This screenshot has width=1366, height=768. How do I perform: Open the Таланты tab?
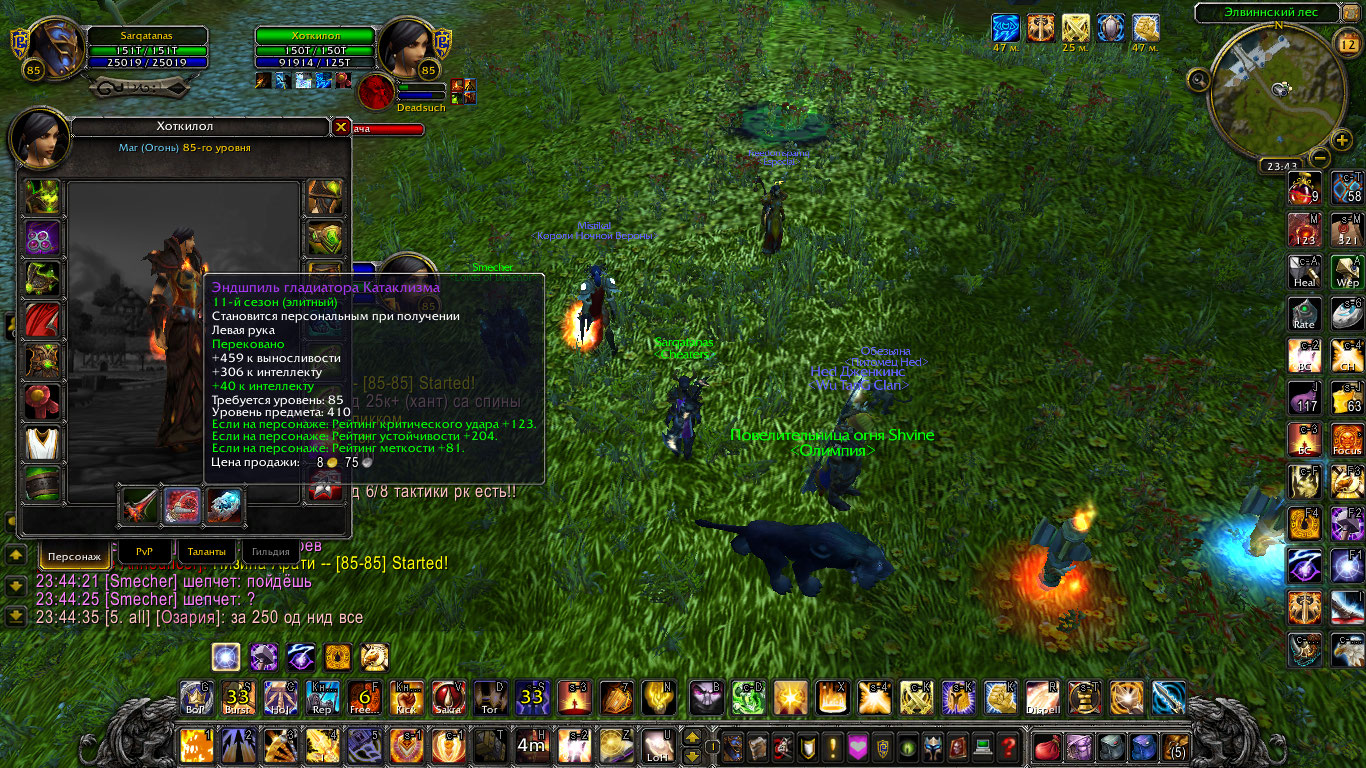click(207, 550)
